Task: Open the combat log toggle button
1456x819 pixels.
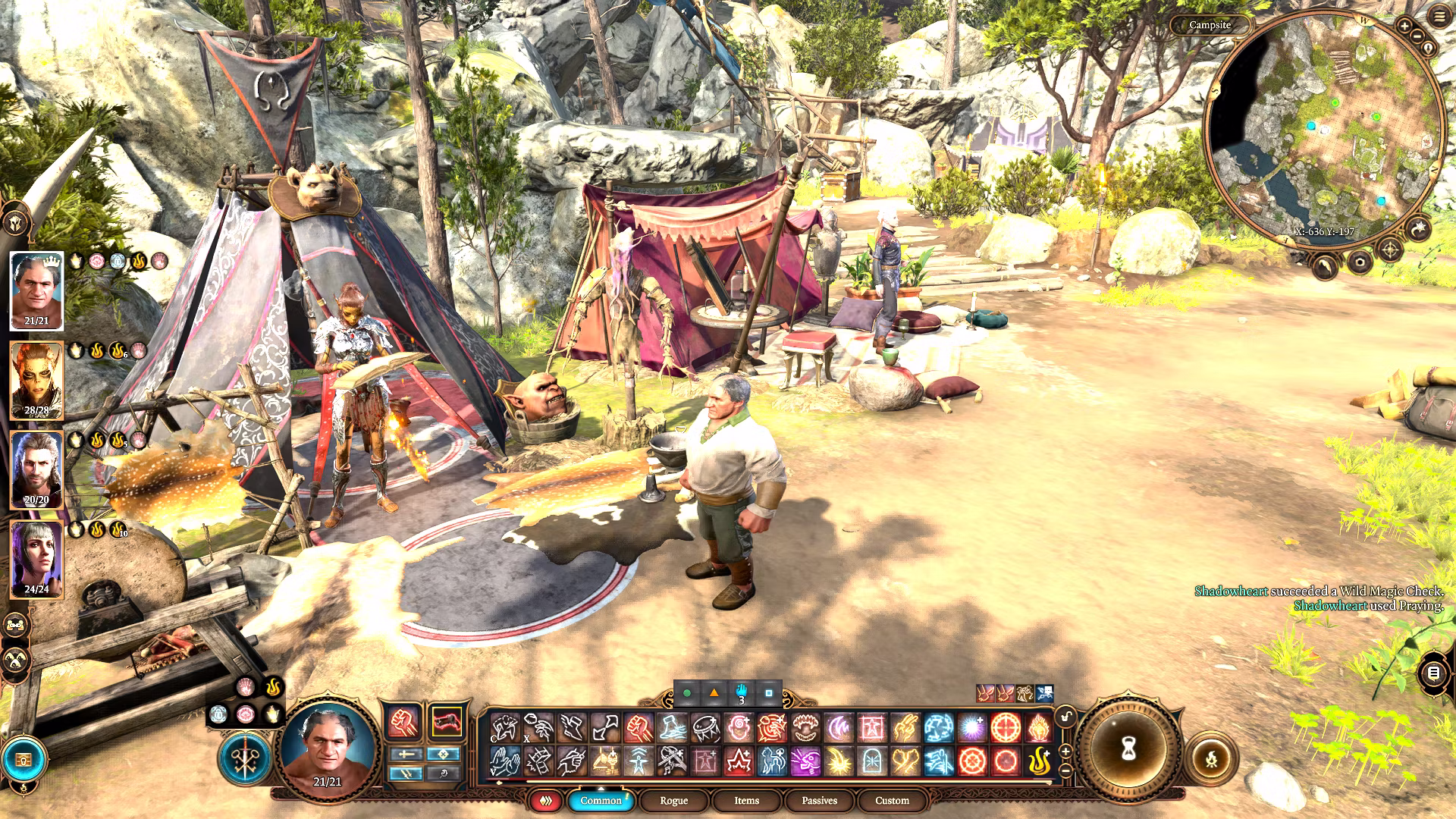Action: click(1433, 673)
